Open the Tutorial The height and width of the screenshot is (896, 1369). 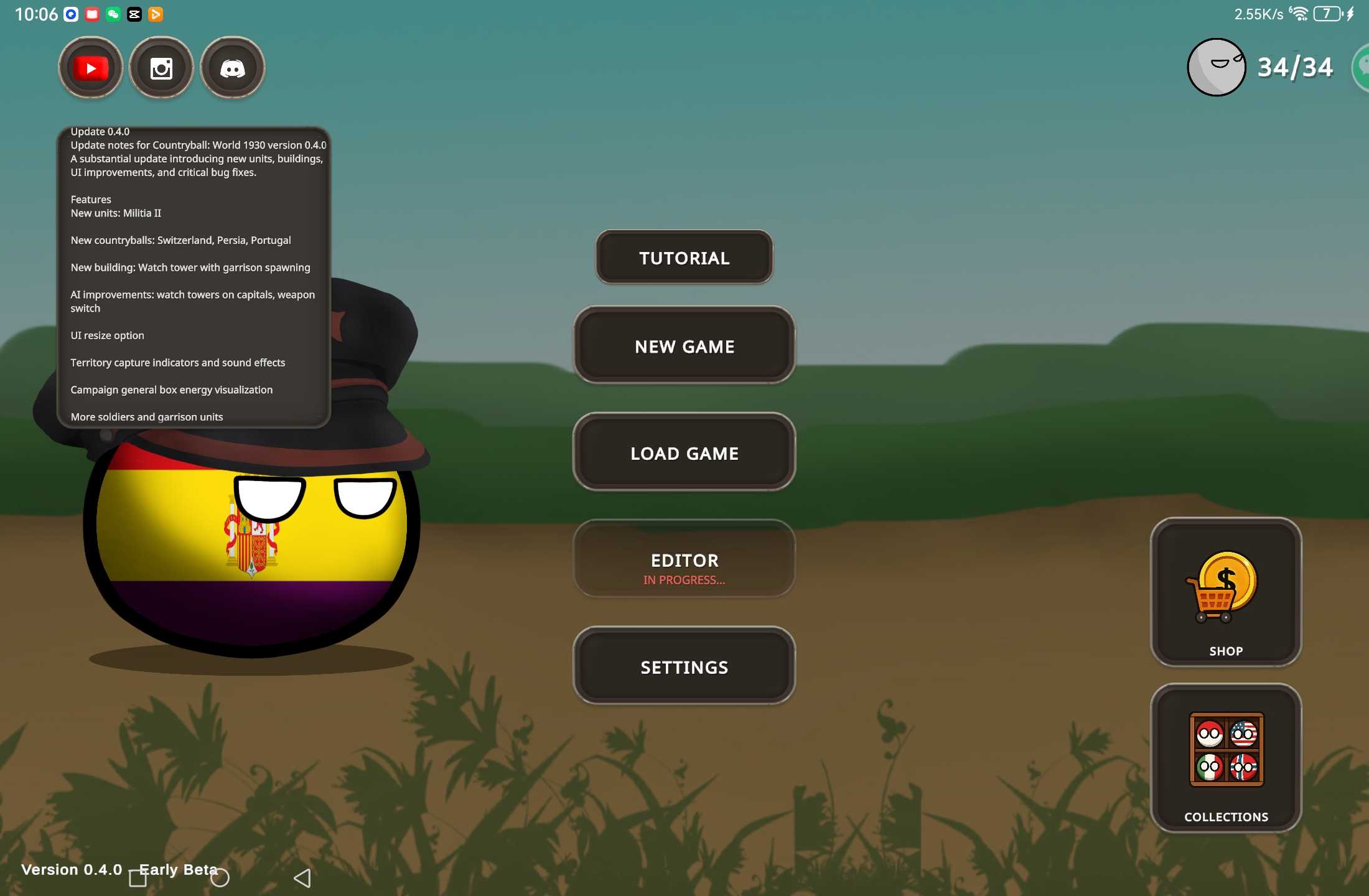pos(684,258)
